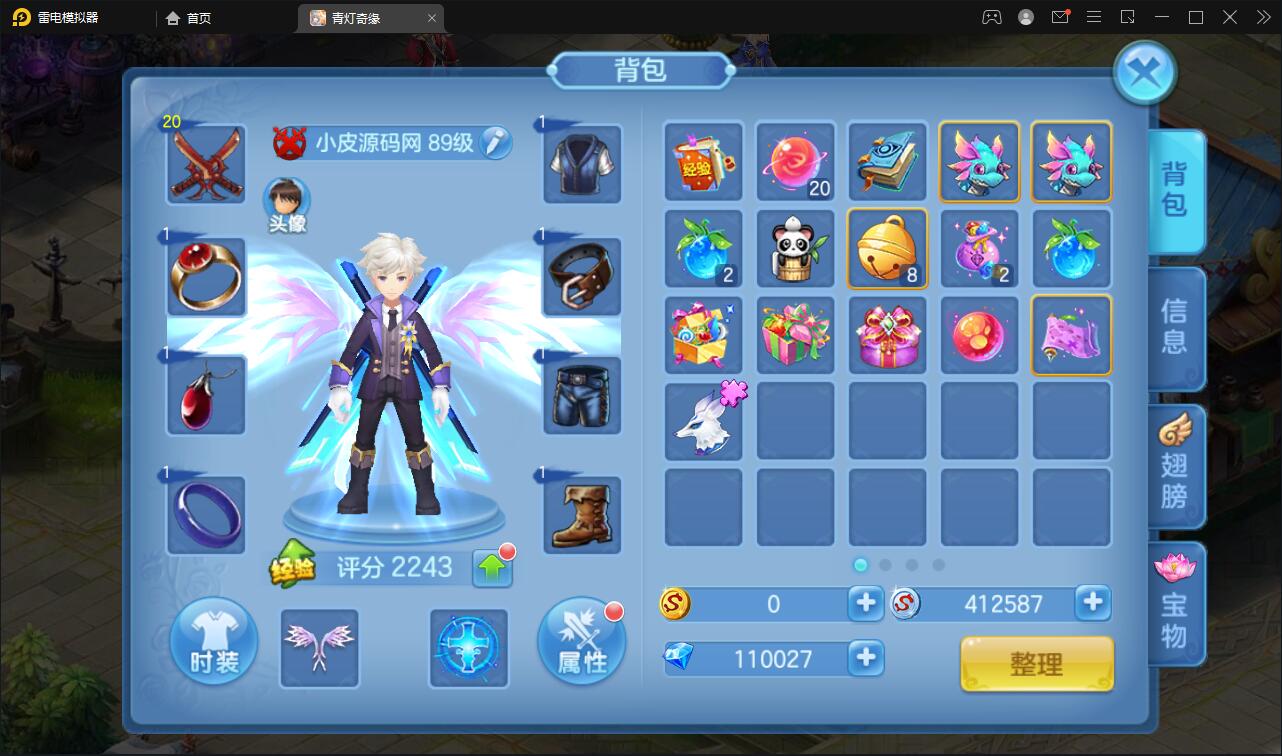Select the crossed swords weapon slot
1282x756 pixels.
(x=206, y=164)
